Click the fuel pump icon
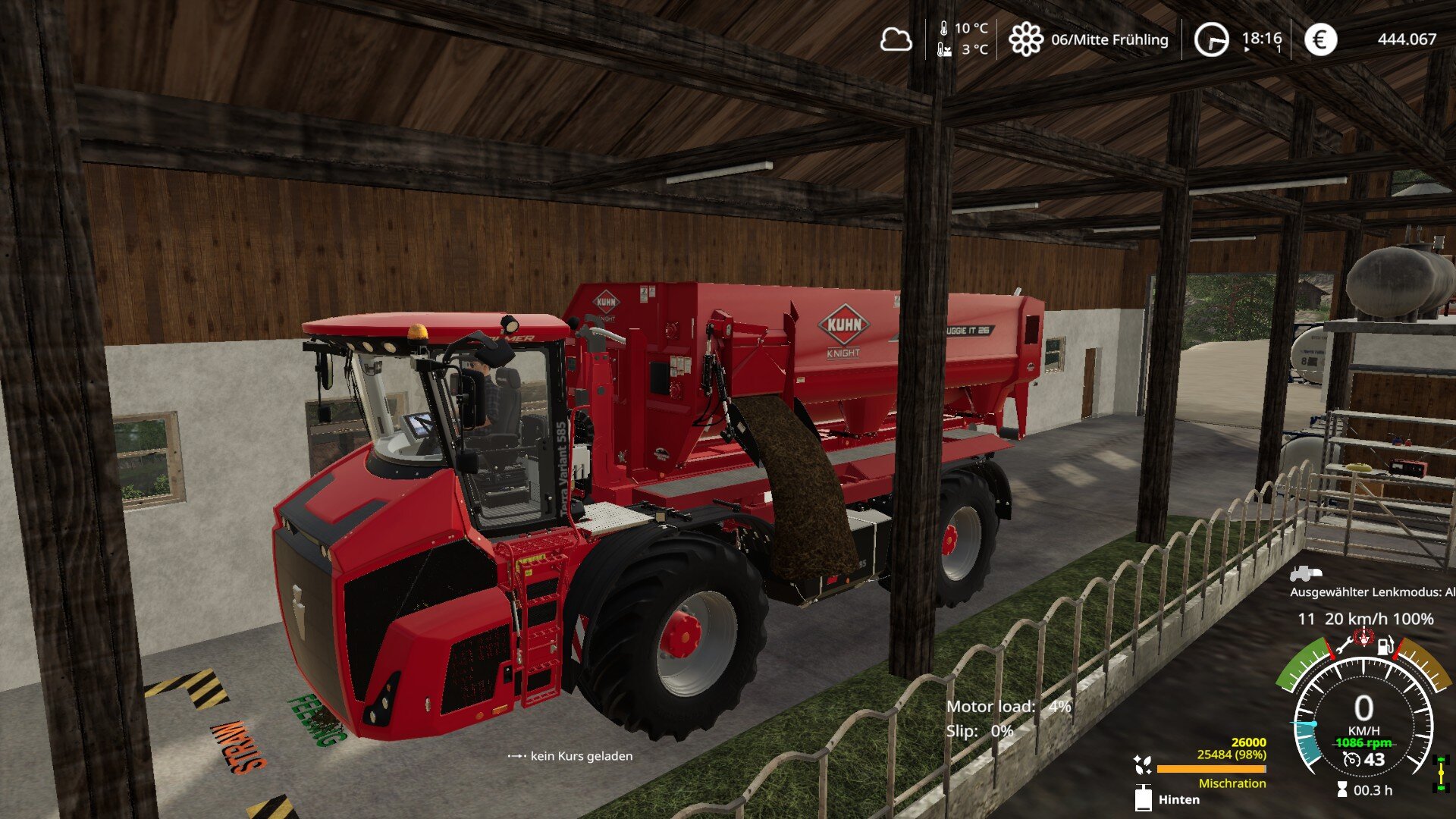1456x819 pixels. click(1385, 646)
